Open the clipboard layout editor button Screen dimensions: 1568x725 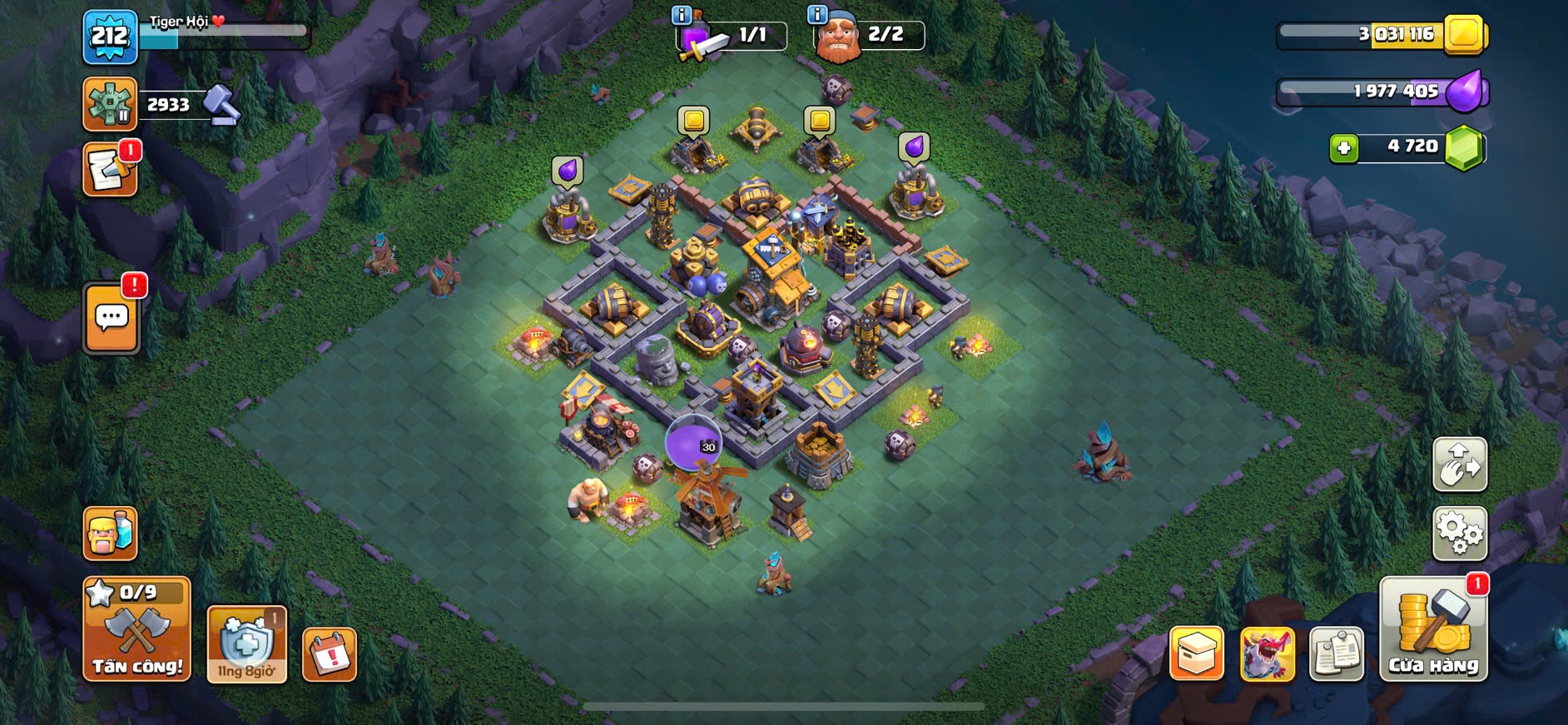coord(1336,654)
